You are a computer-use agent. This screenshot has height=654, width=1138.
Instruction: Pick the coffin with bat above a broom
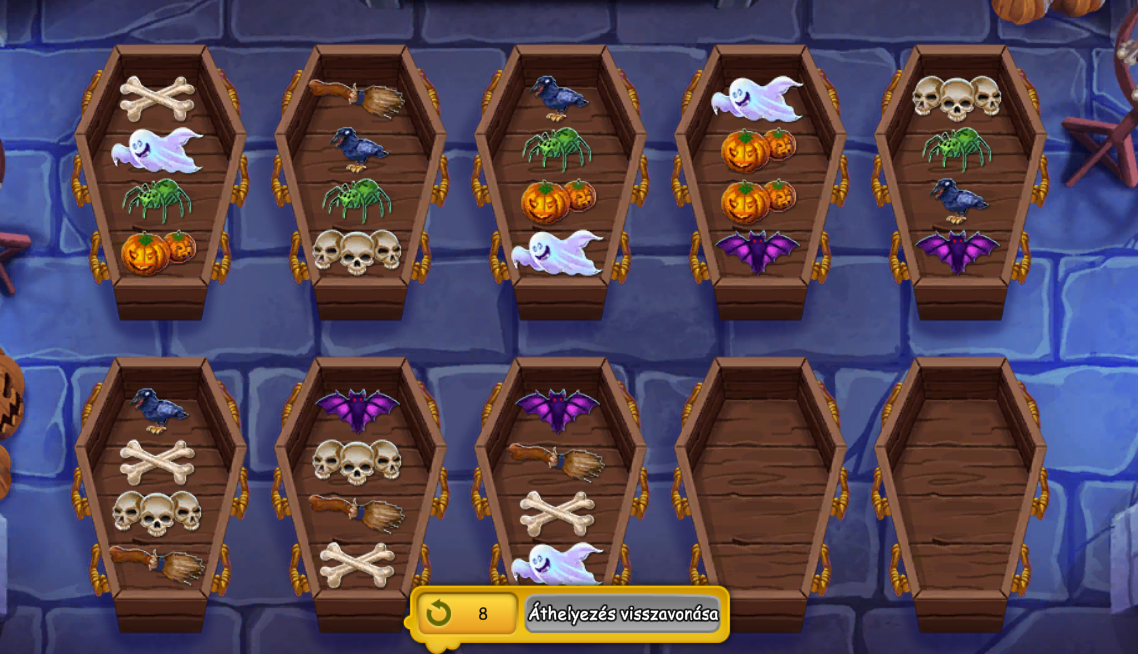click(560, 492)
